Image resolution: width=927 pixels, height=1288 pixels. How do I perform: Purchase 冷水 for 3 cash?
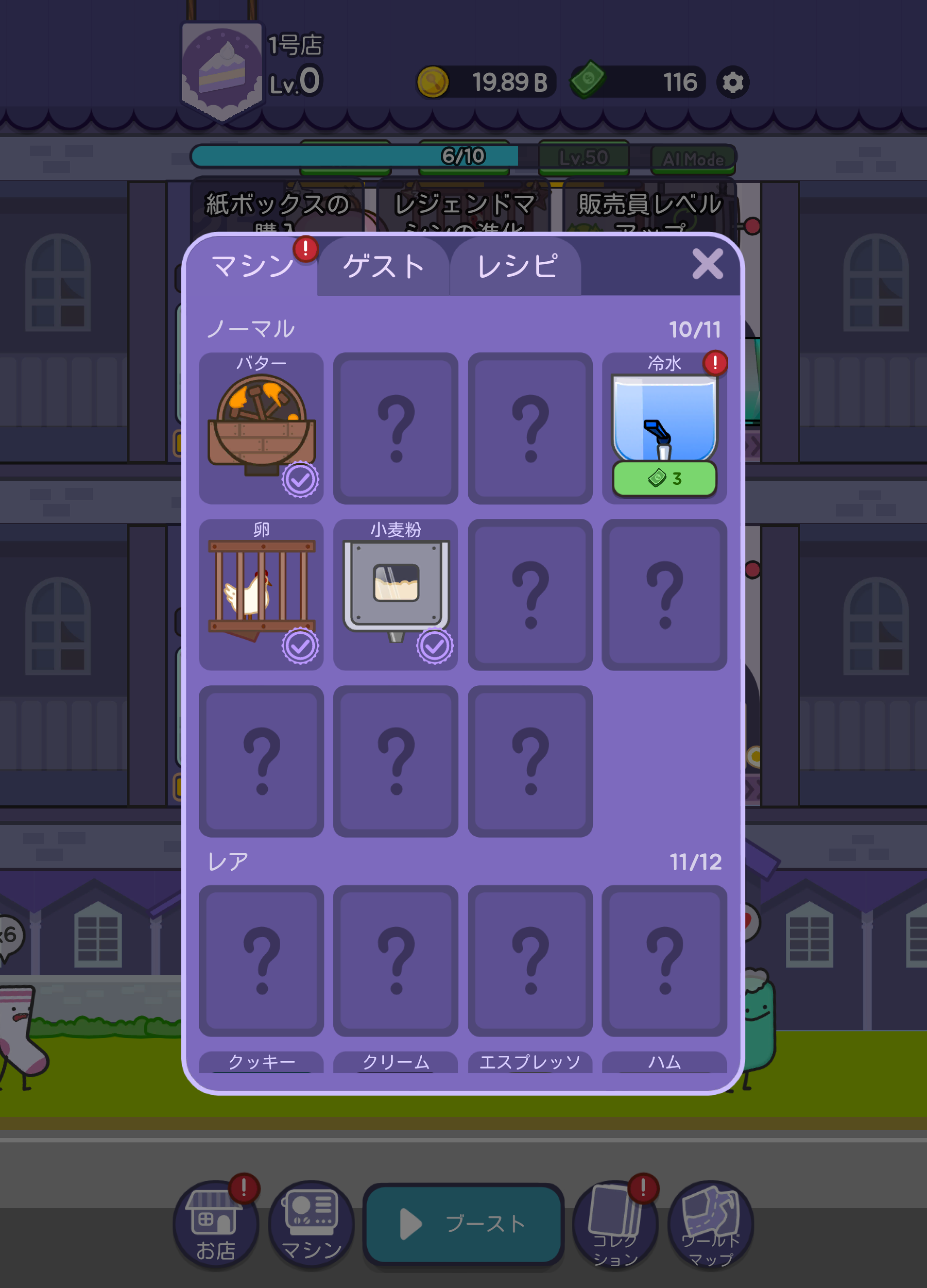point(664,480)
